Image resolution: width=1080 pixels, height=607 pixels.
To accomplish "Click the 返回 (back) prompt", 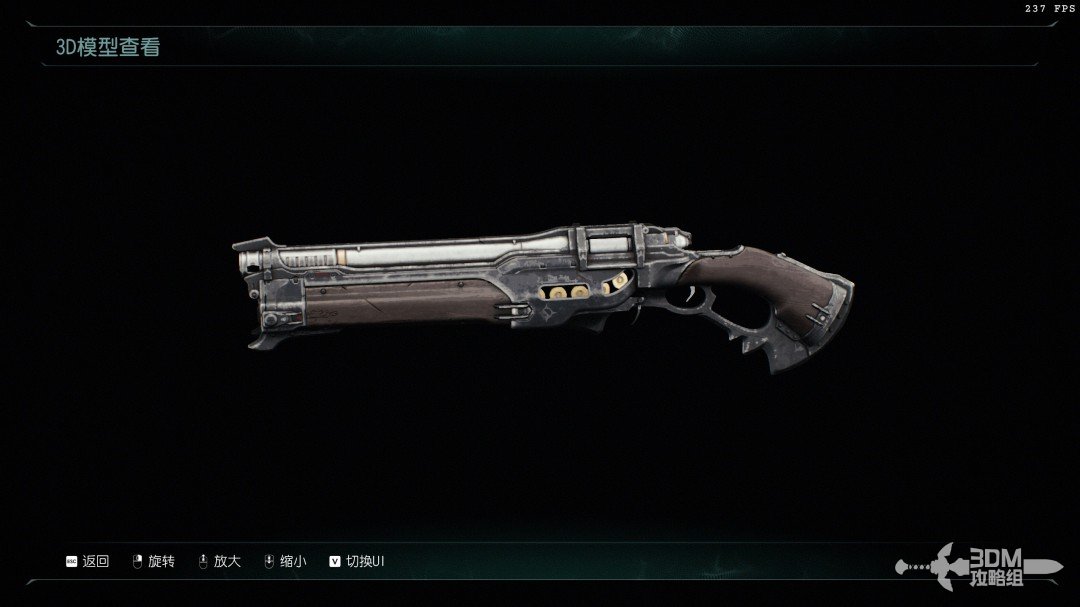I will point(88,562).
